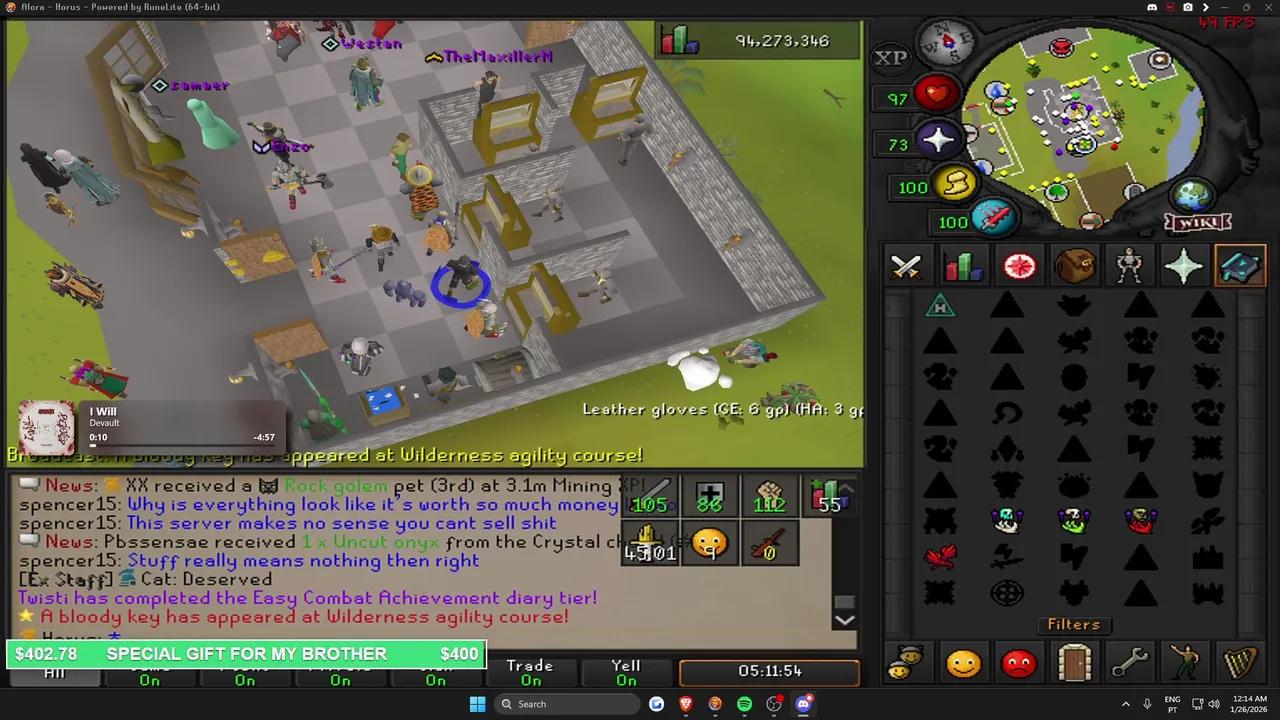This screenshot has height=720, width=1280.
Task: Open the Combat Options tab
Action: 905,265
